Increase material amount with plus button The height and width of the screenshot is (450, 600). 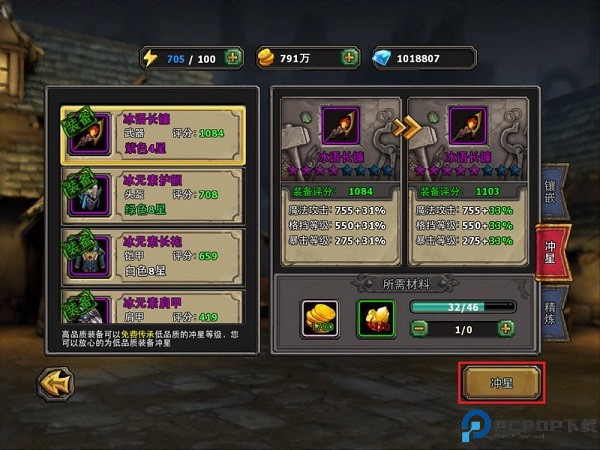coord(507,327)
